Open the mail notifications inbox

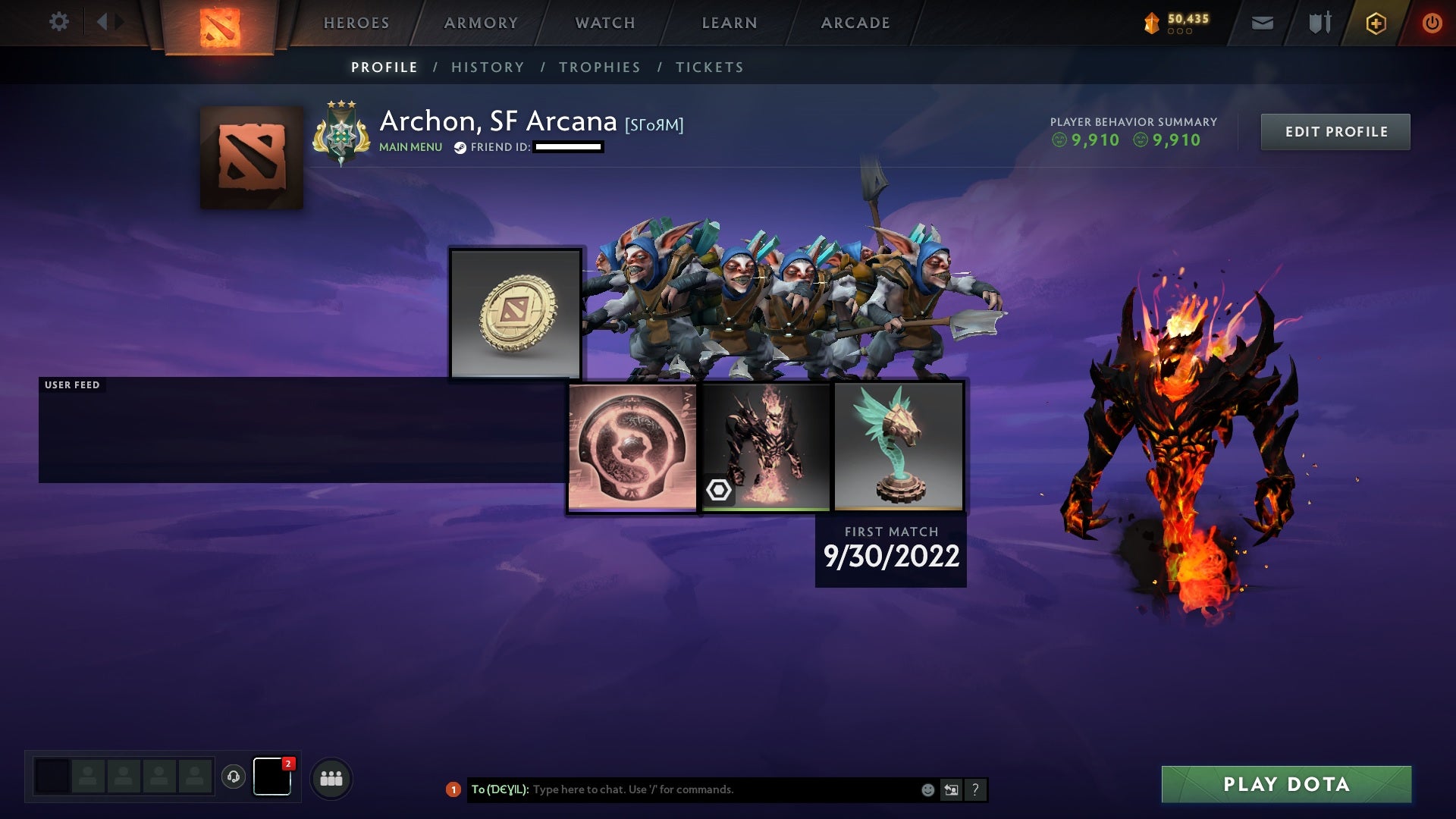[1262, 23]
